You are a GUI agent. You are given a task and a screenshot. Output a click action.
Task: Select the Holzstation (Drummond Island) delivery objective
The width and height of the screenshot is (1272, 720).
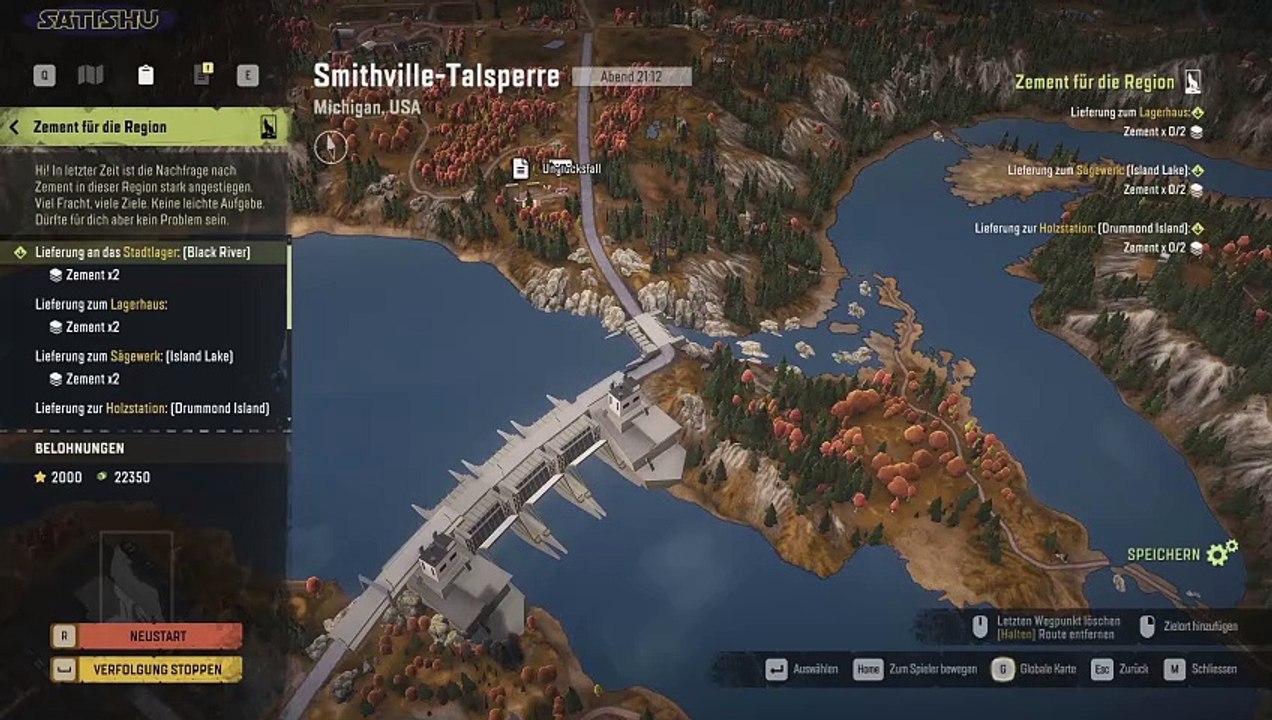pos(151,408)
